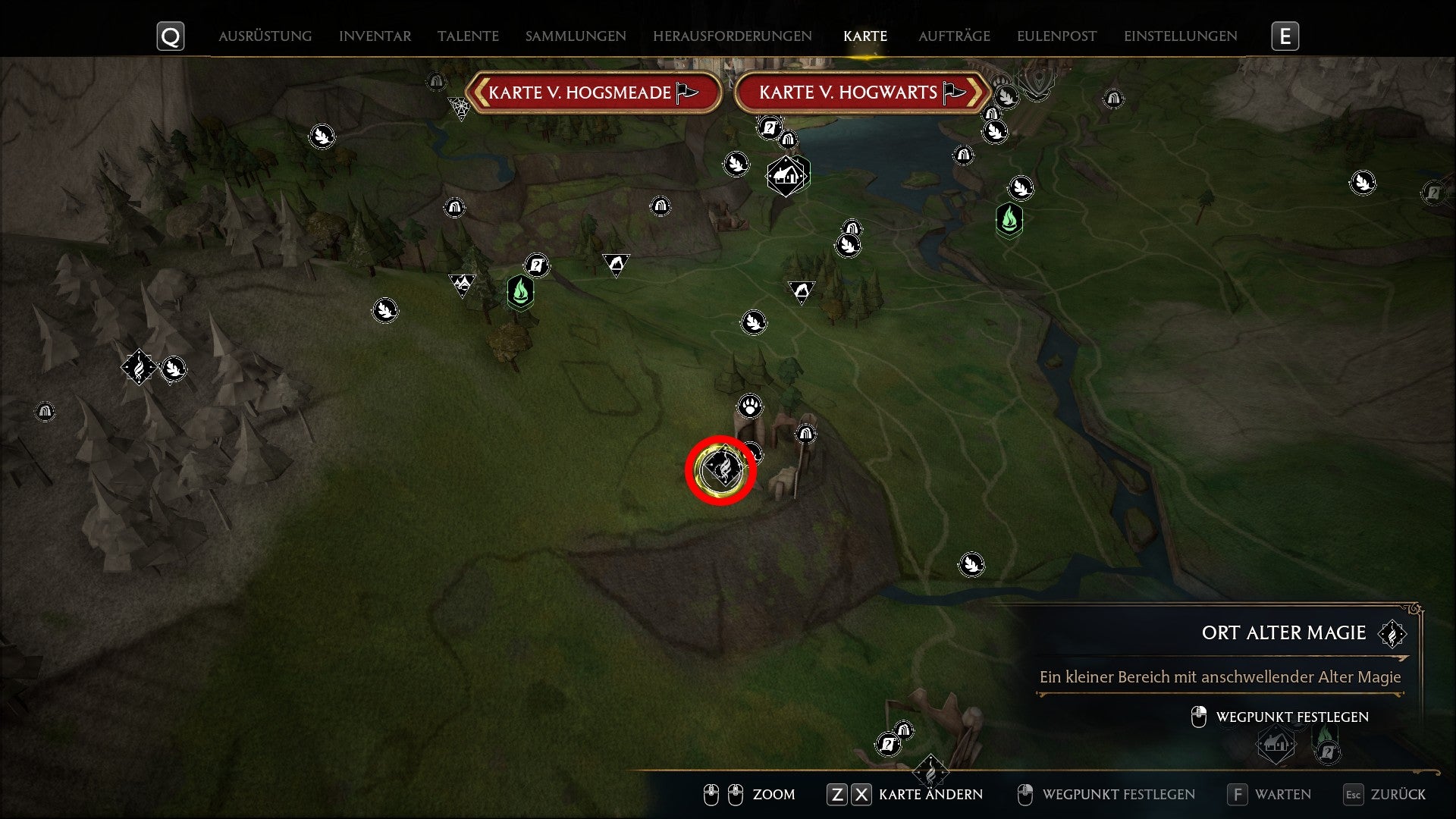Viewport: 1456px width, 819px height.
Task: Switch to the Inventar tab
Action: [375, 36]
